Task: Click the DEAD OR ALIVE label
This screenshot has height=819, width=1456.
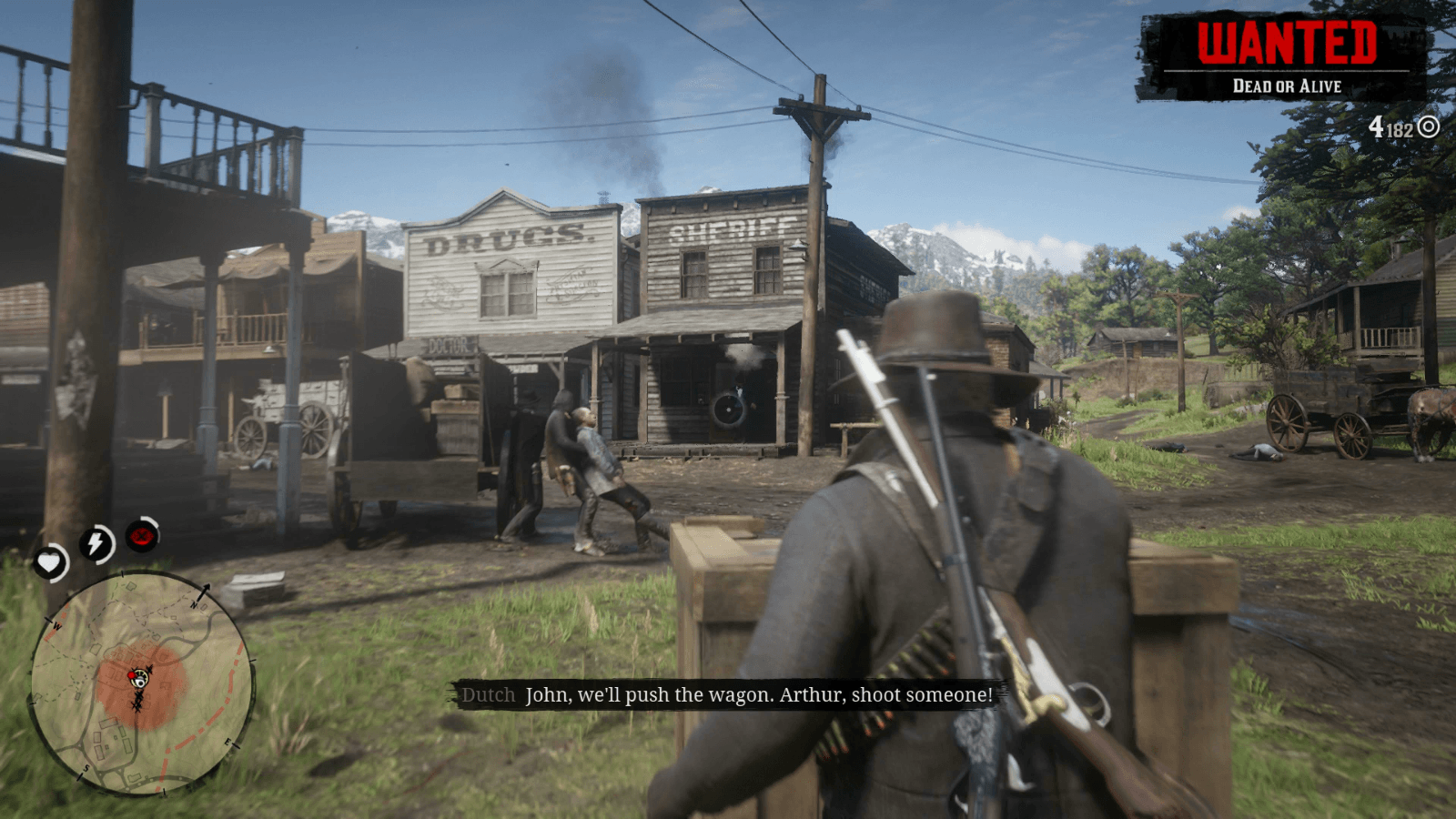Action: pyautogui.click(x=1290, y=86)
